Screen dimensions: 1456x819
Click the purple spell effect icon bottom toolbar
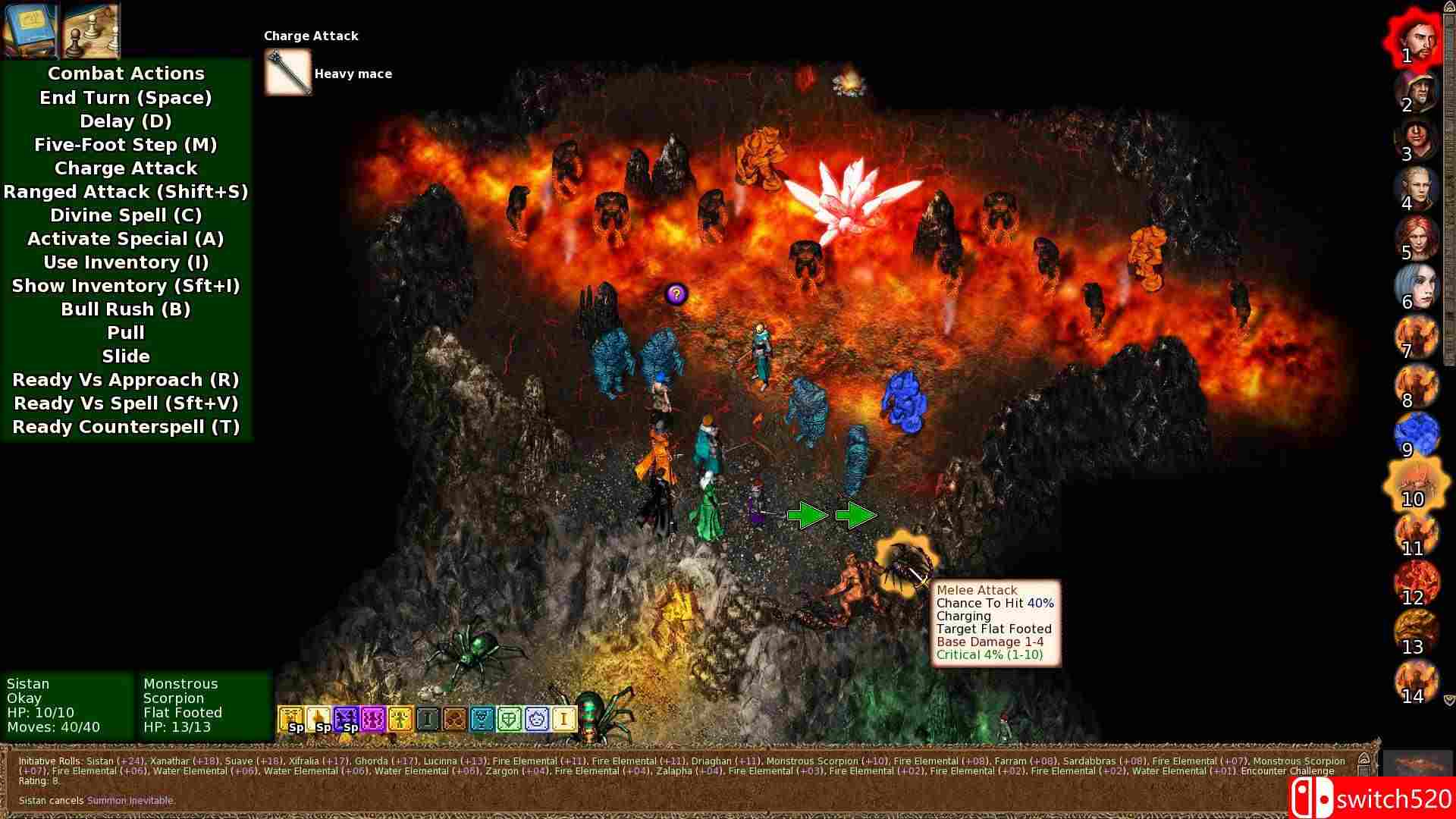[x=373, y=717]
